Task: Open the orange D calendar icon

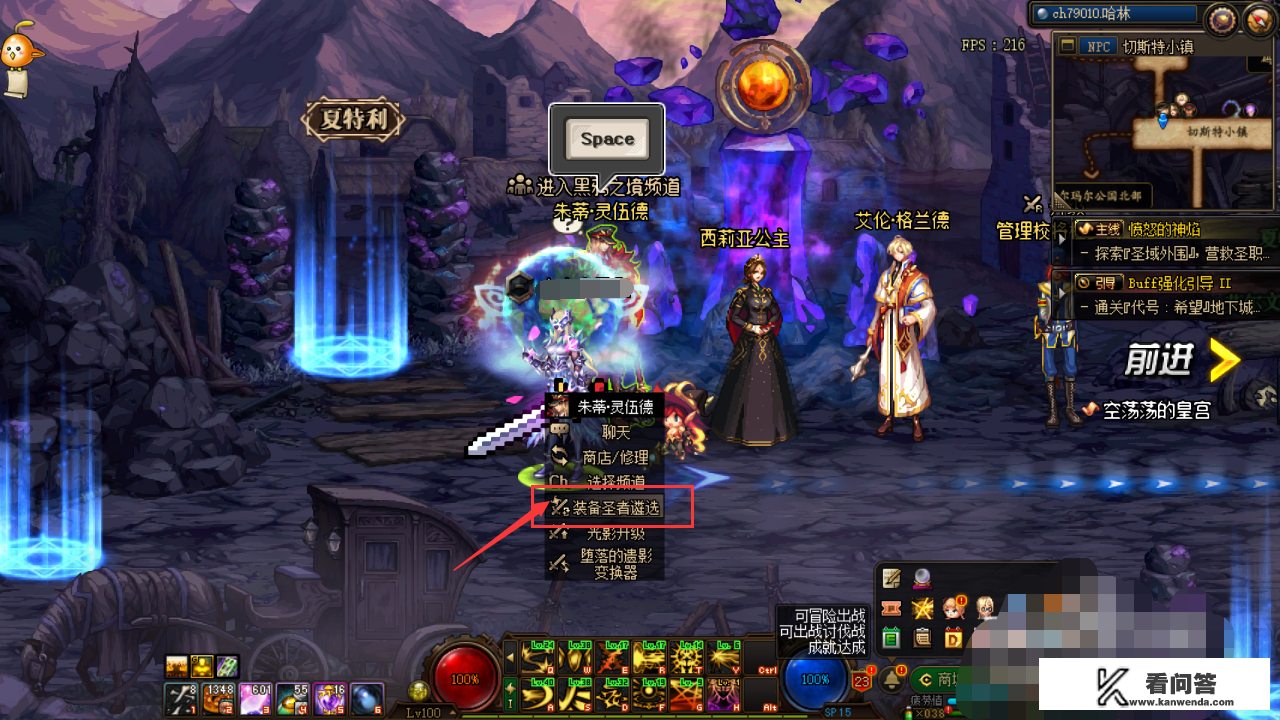Action: pyautogui.click(x=953, y=637)
